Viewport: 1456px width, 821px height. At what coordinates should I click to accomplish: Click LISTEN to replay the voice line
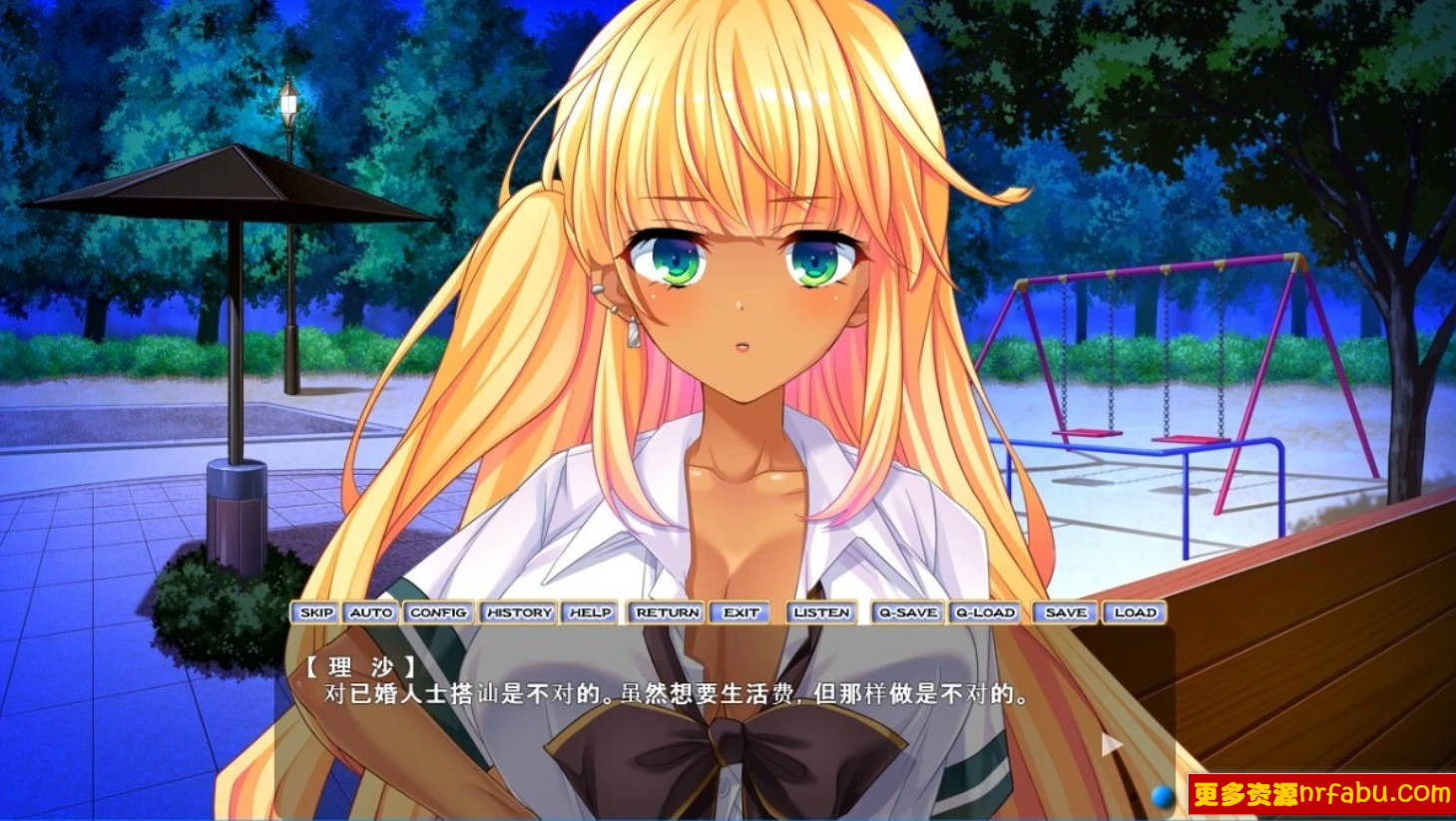click(x=821, y=613)
